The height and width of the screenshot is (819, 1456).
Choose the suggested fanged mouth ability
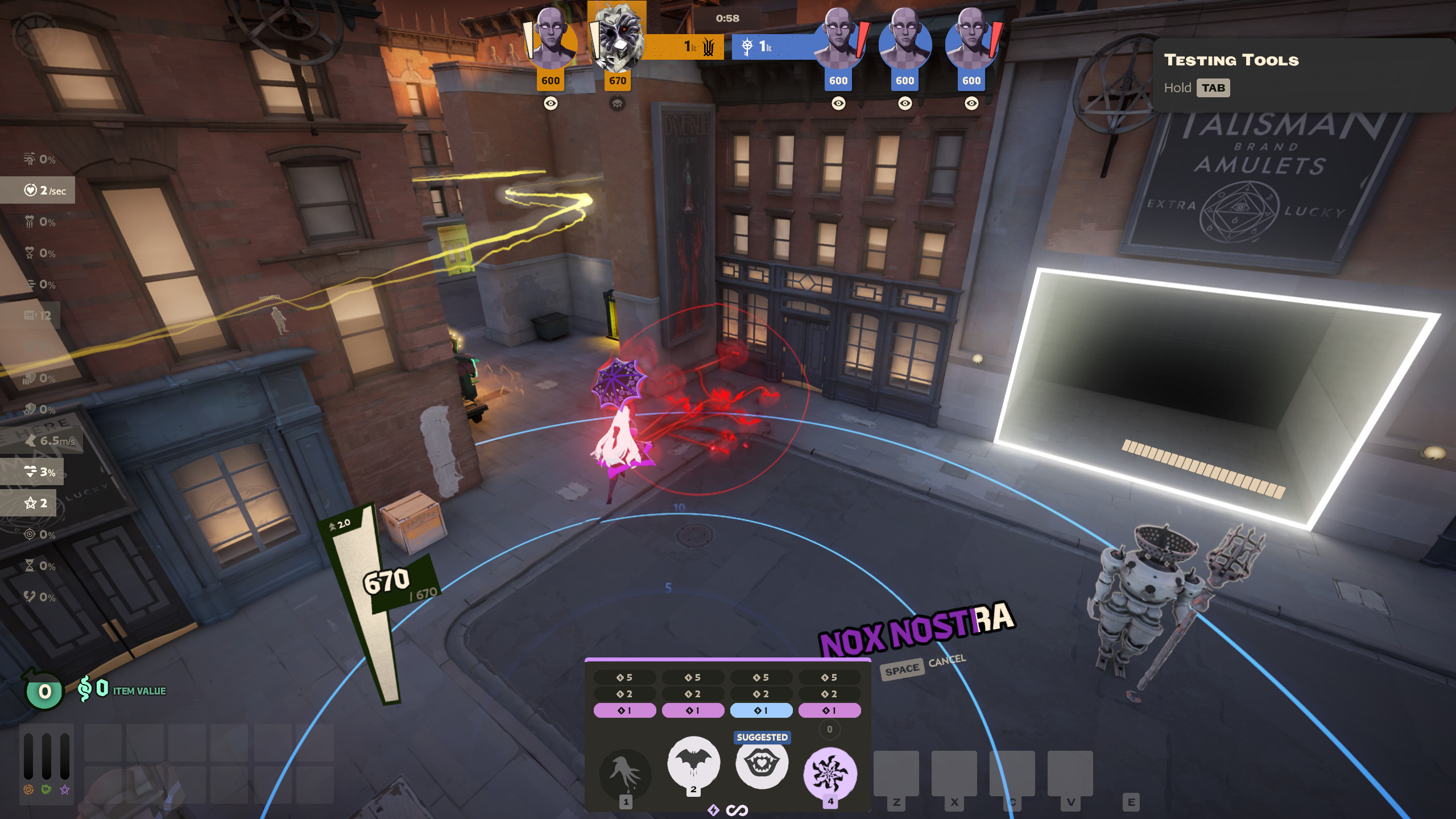coord(762,763)
